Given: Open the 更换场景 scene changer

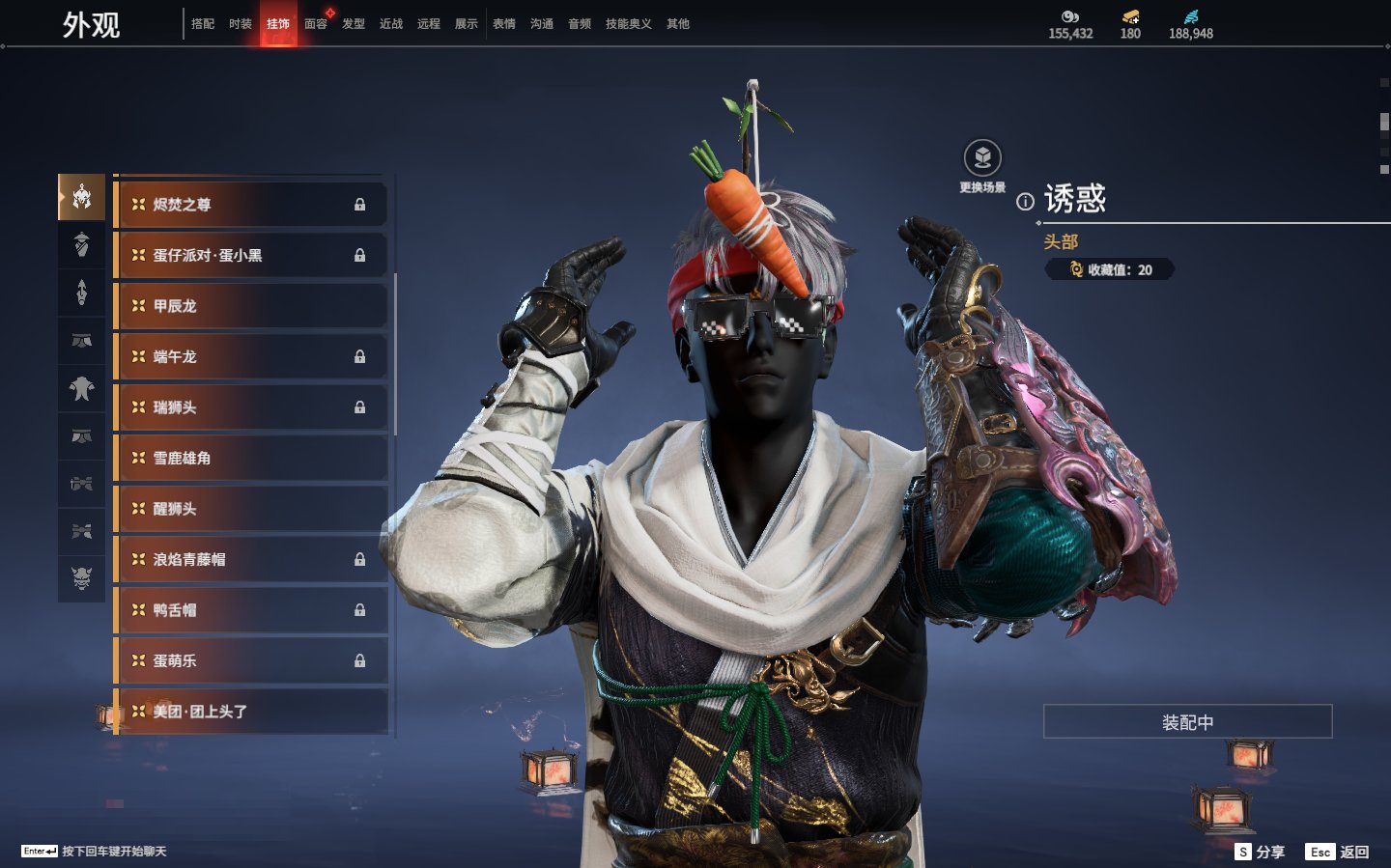Looking at the screenshot, I should (982, 159).
